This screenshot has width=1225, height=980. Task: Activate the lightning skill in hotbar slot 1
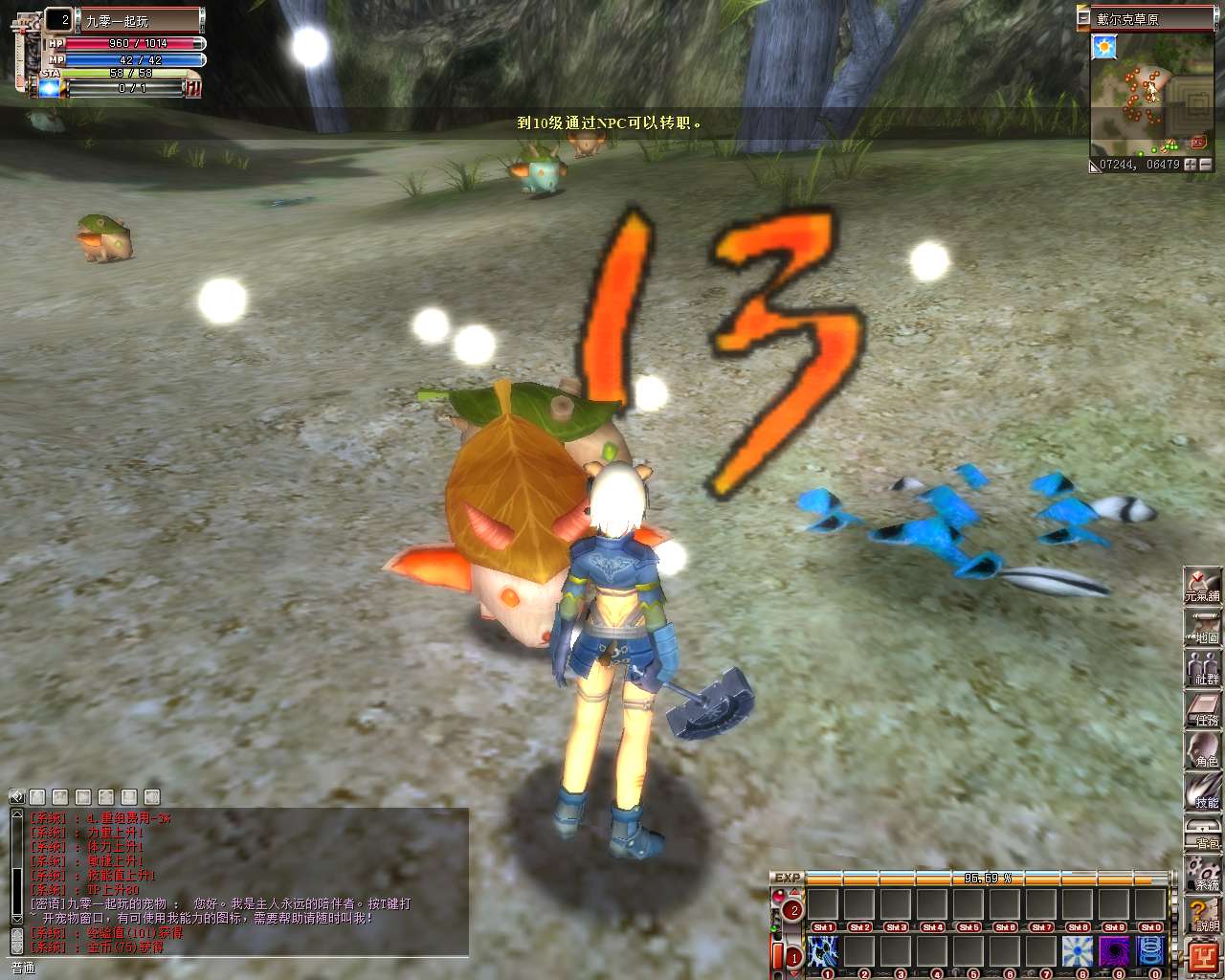pyautogui.click(x=825, y=951)
